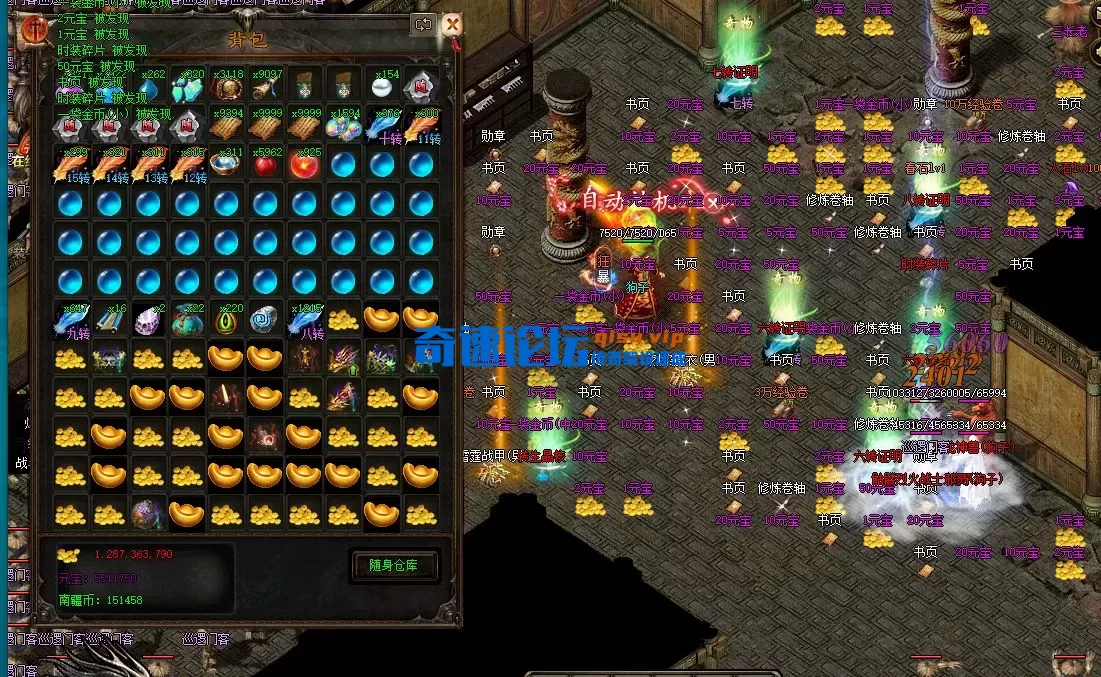Select the green eye item x220
The width and height of the screenshot is (1101, 677).
tap(226, 320)
